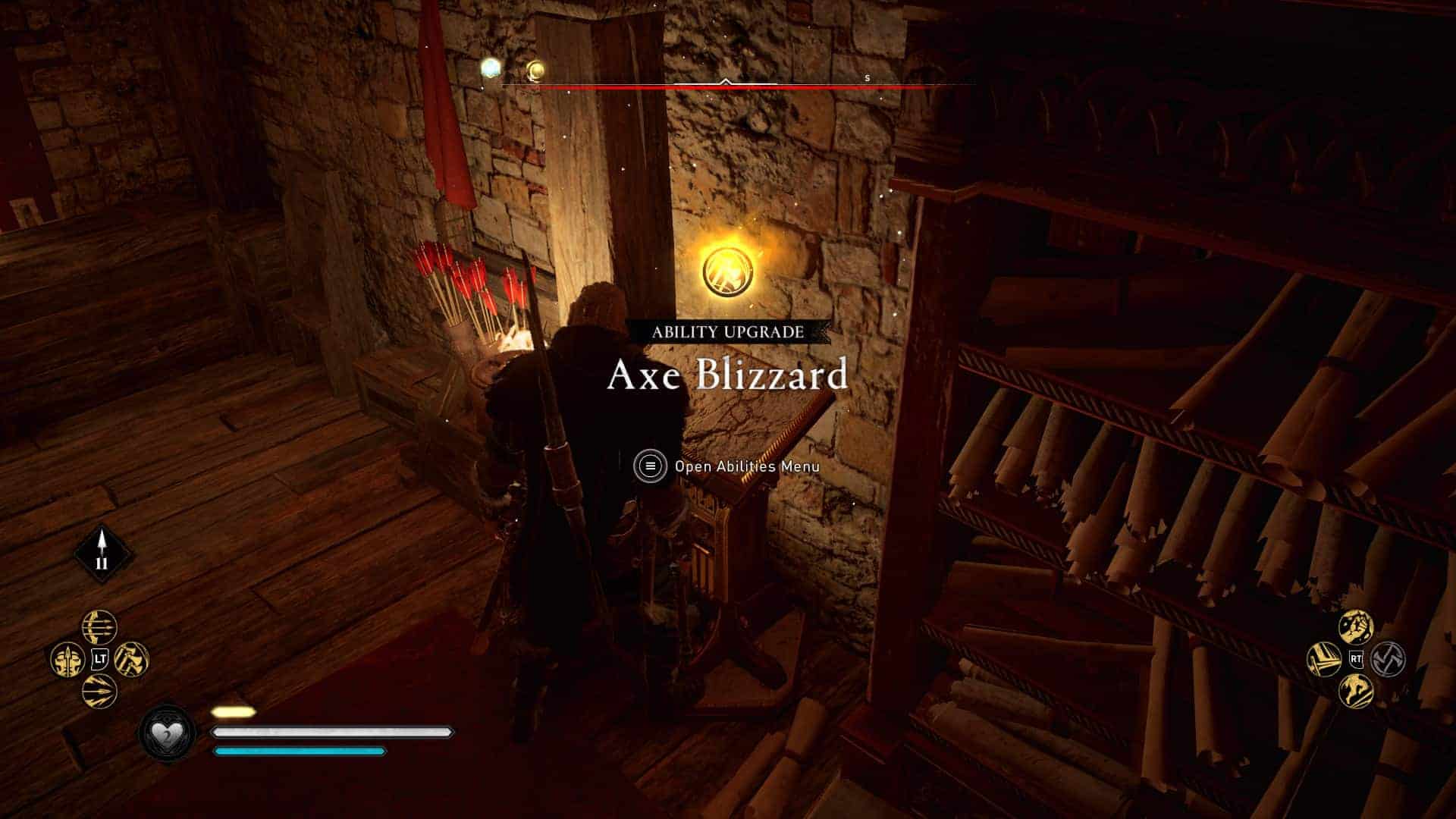This screenshot has width=1456, height=819.
Task: Toggle the pause marker on the compass
Action: point(102,565)
